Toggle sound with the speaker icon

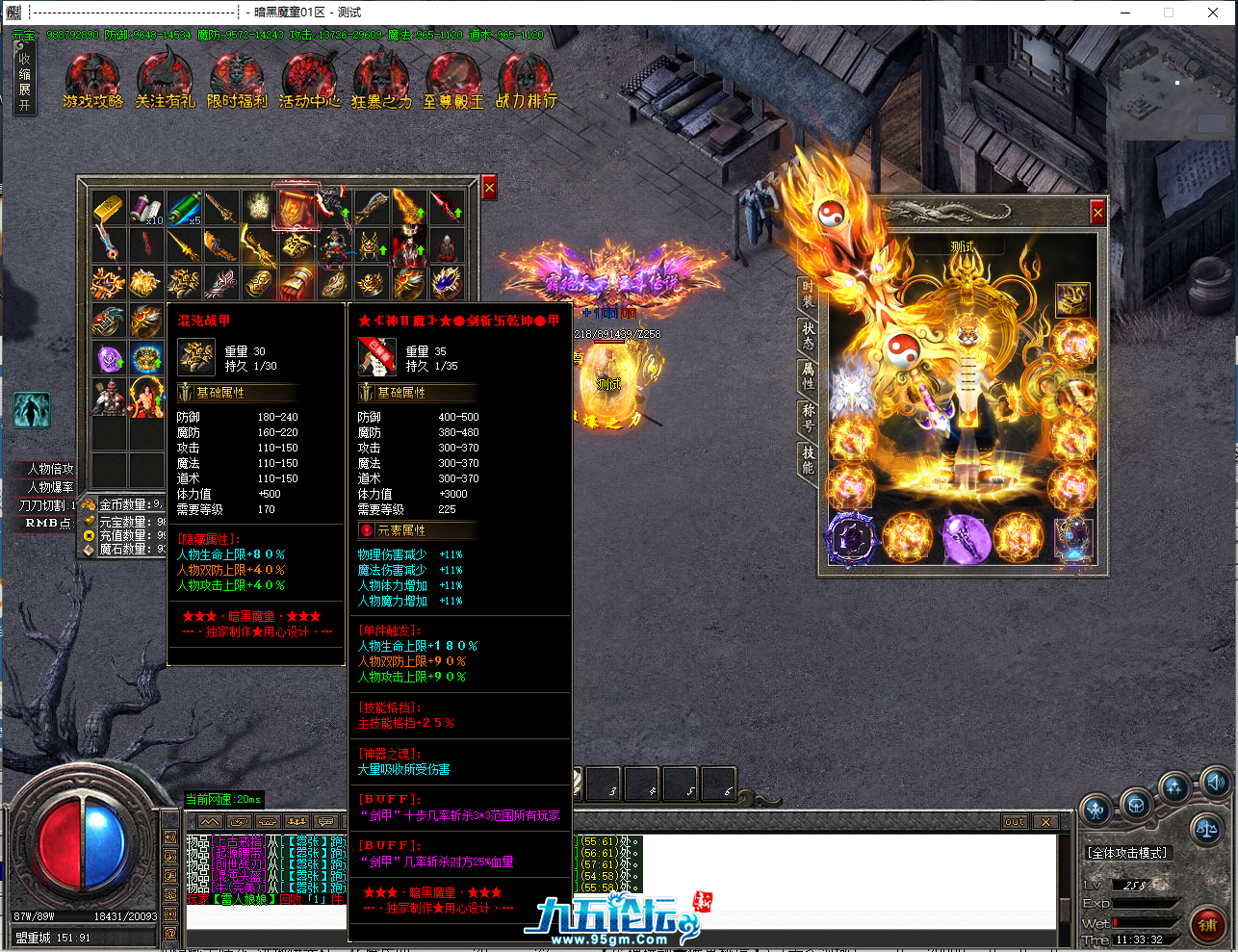tap(1215, 783)
